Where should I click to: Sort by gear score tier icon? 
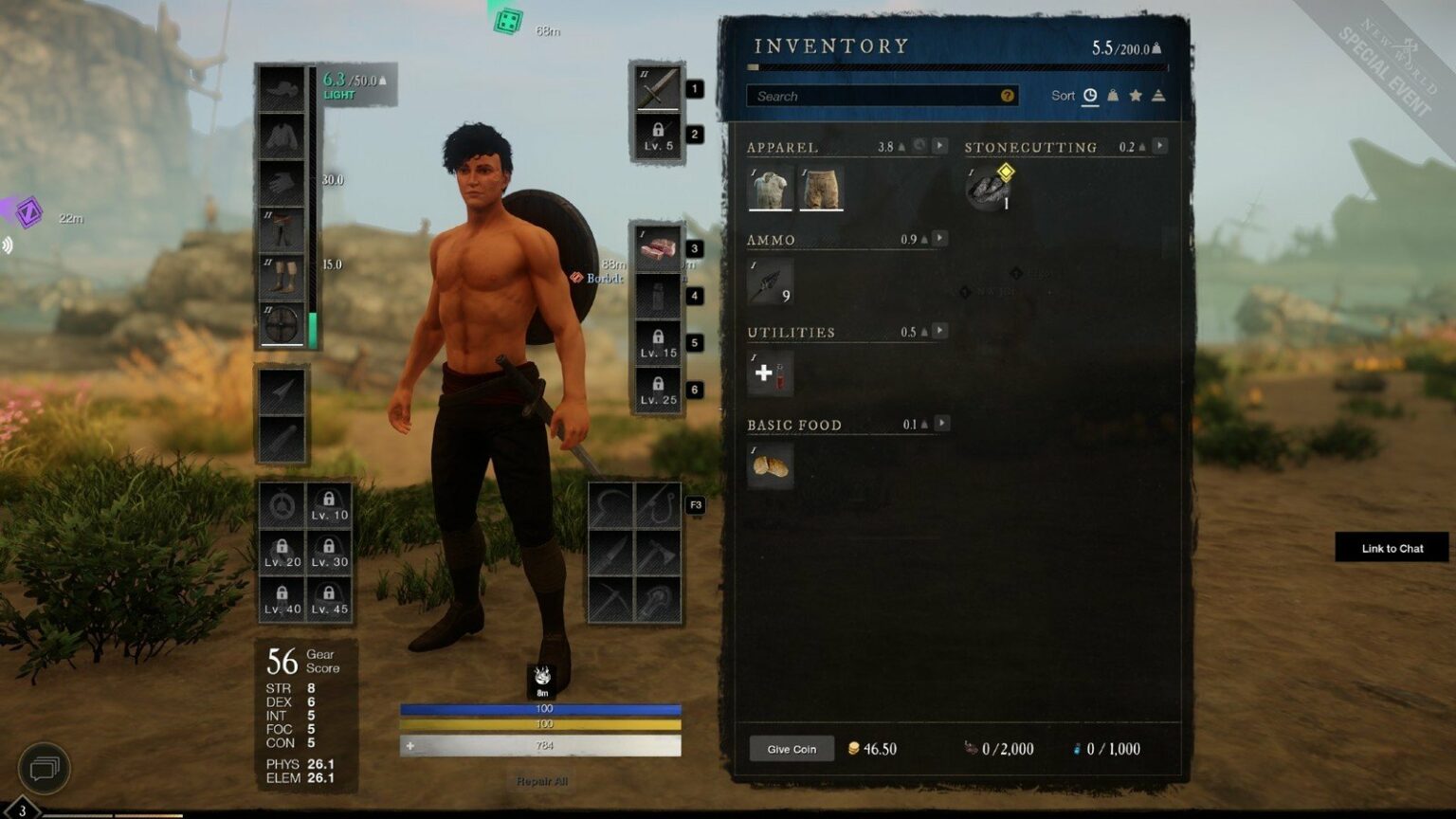point(1158,95)
